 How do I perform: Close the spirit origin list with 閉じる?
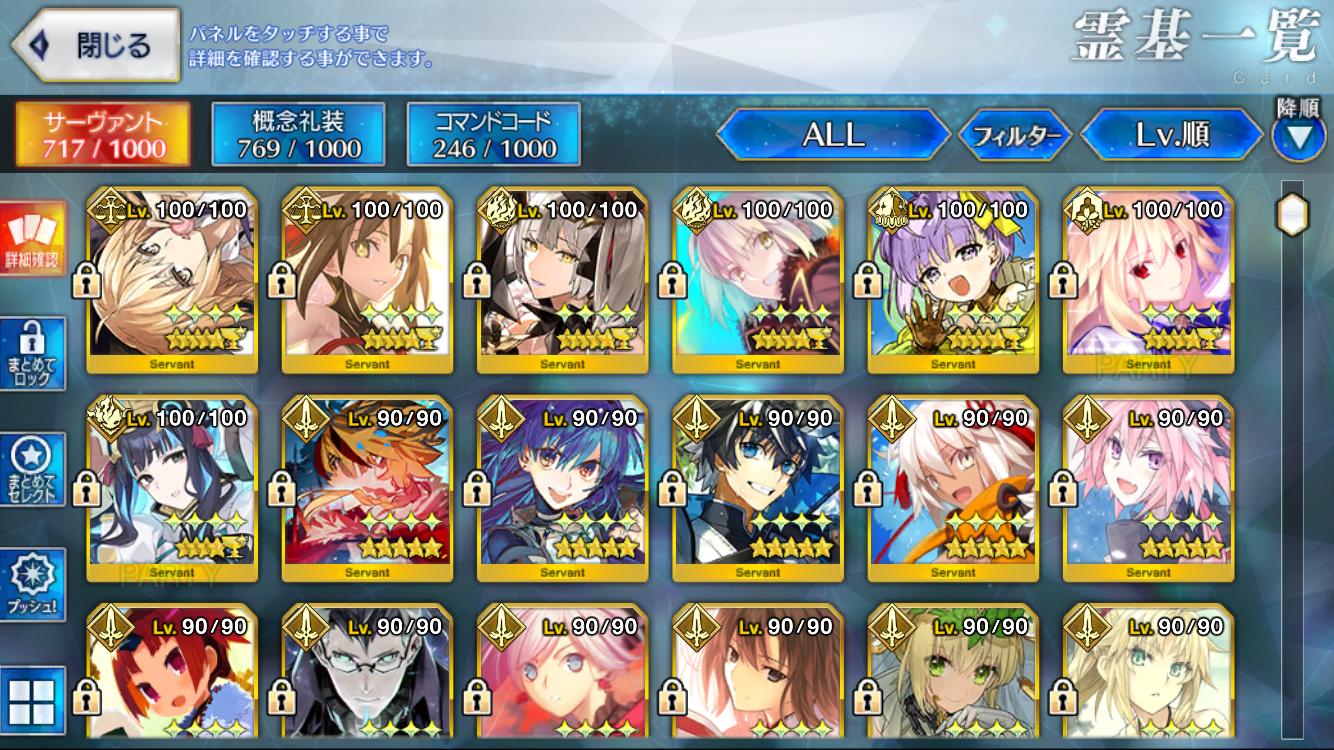click(95, 45)
